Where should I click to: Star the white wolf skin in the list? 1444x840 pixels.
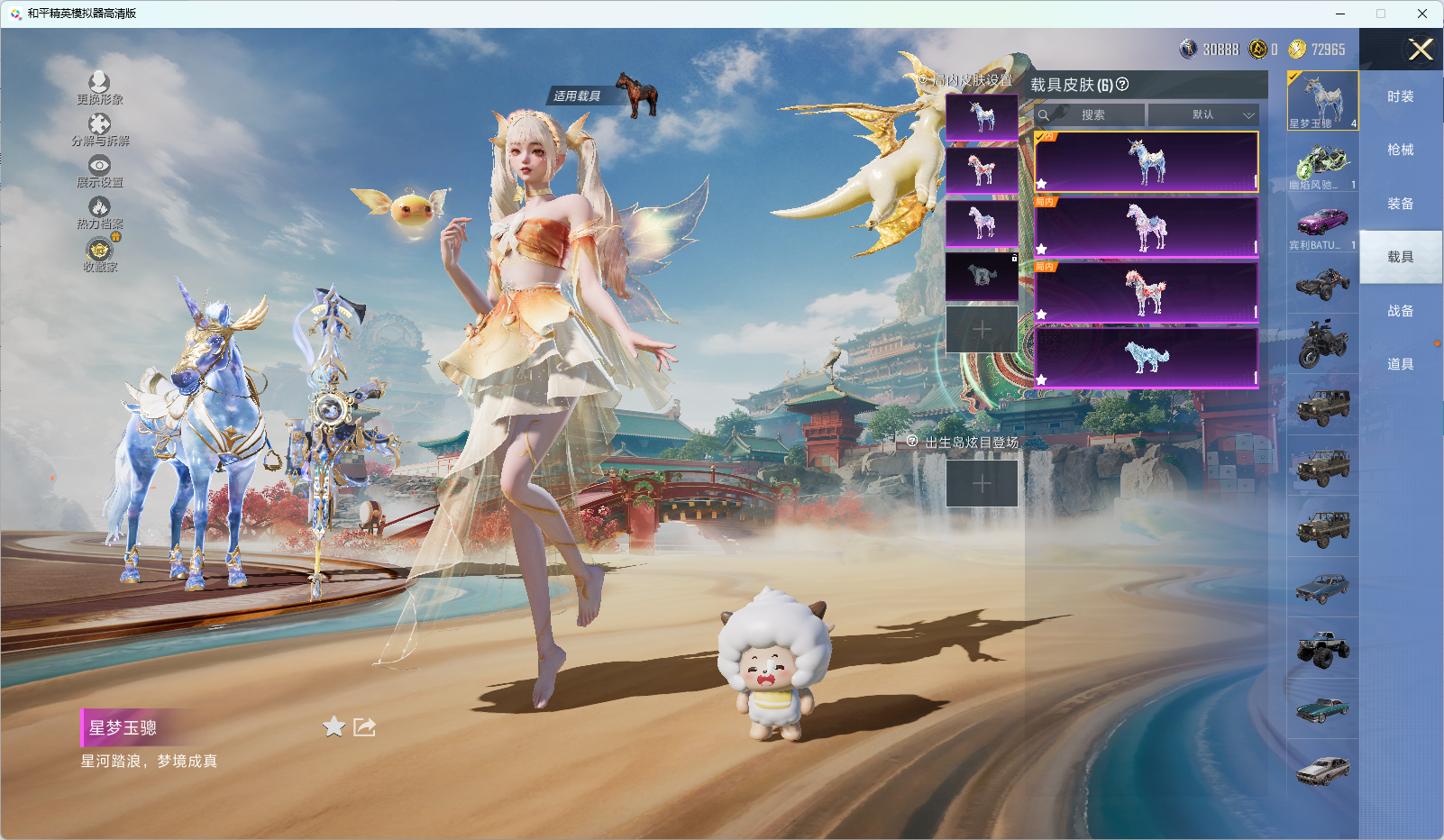click(x=1043, y=378)
